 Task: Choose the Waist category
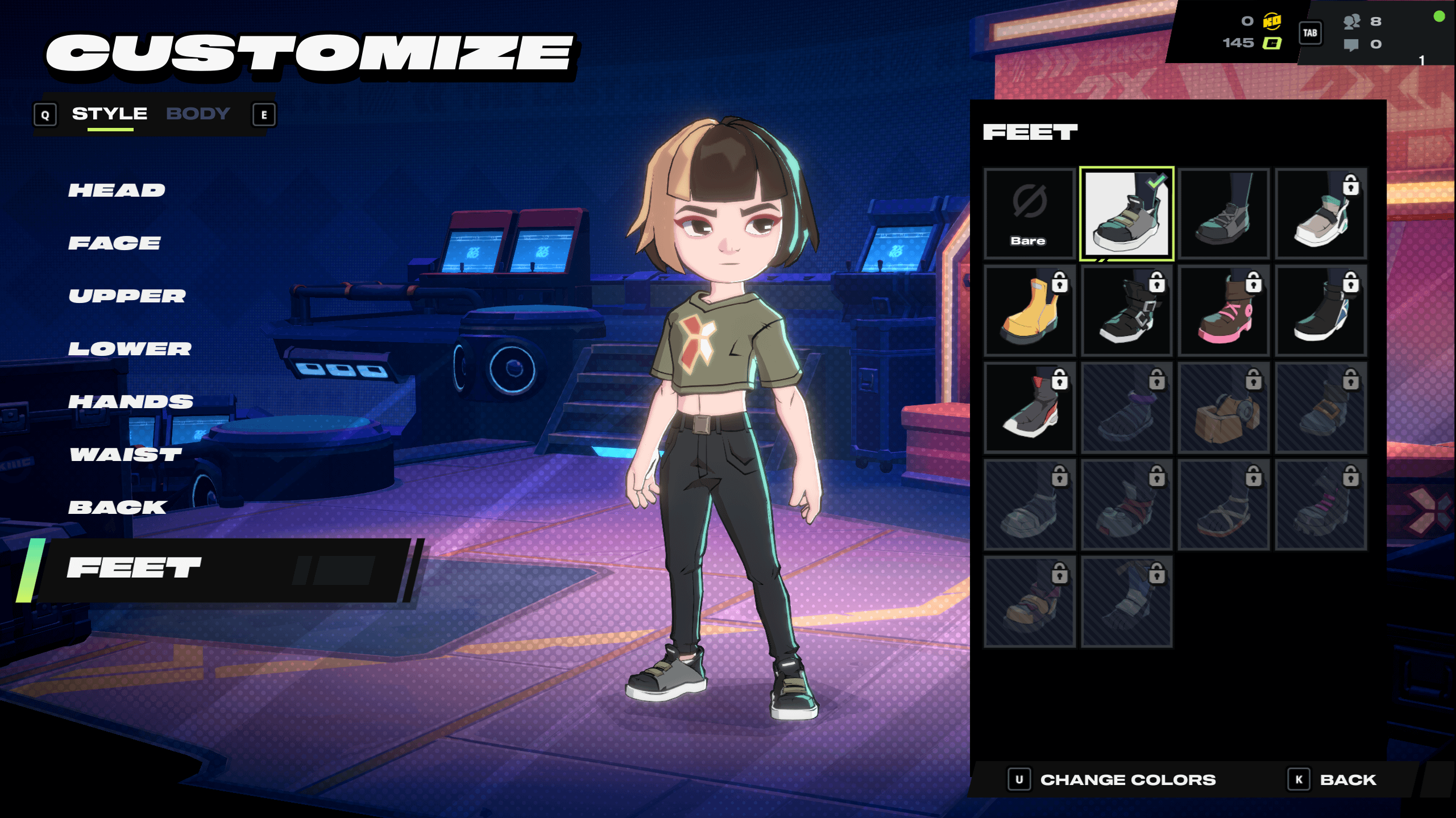[126, 455]
